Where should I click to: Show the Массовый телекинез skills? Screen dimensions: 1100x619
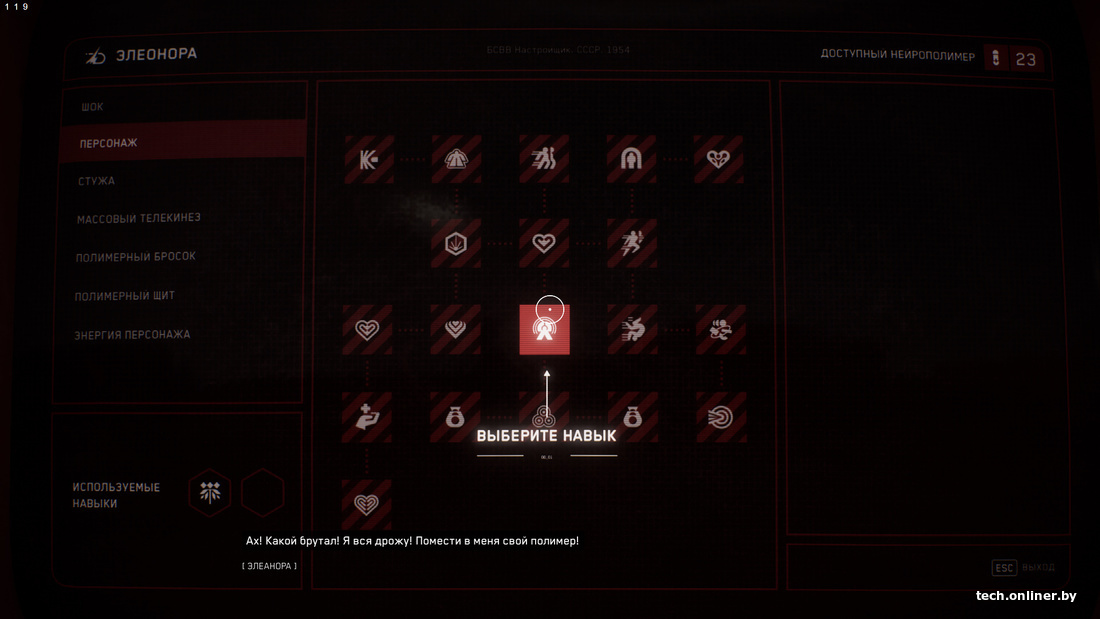[x=131, y=218]
